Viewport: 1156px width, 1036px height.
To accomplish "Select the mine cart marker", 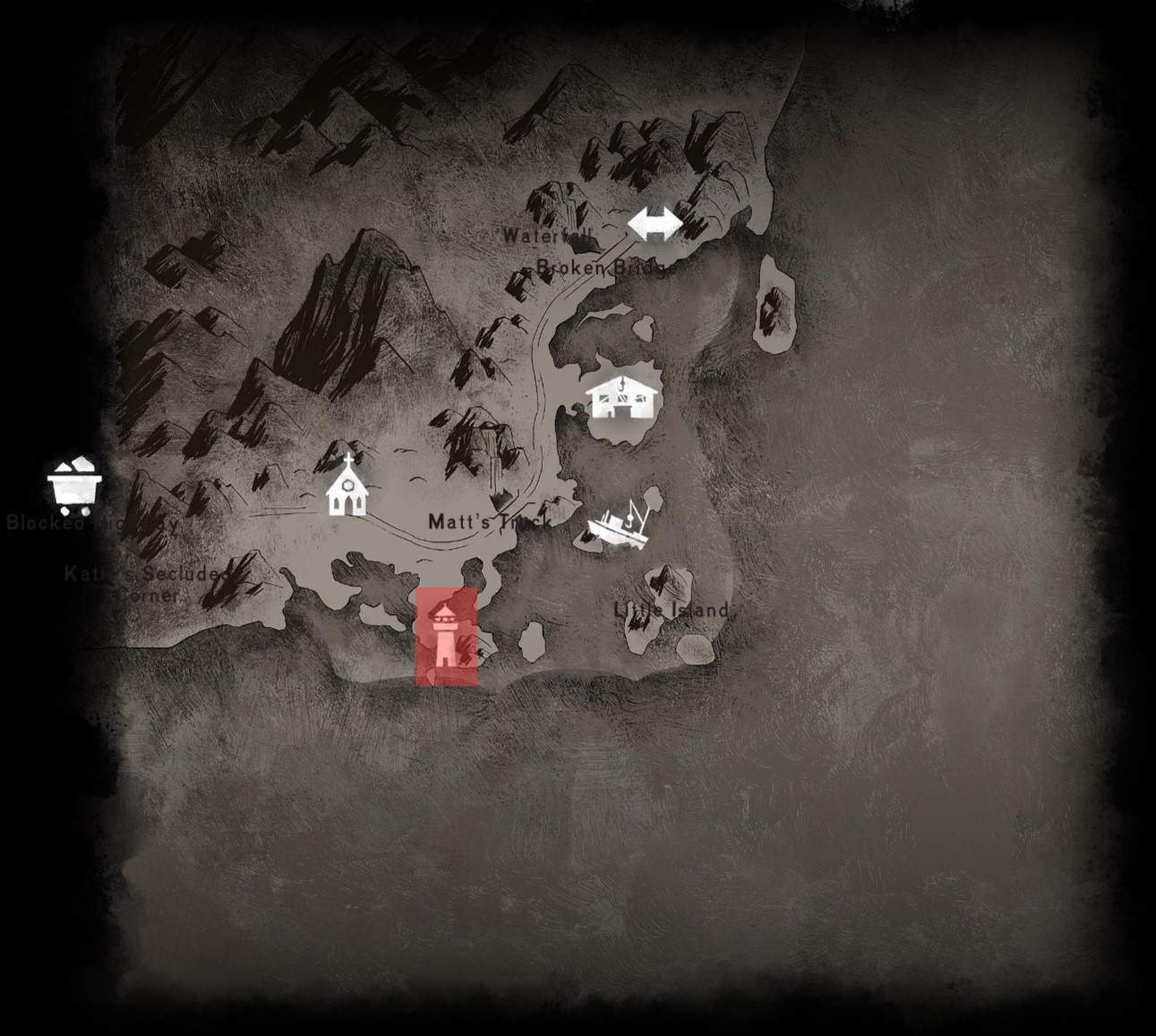I will click(x=74, y=485).
